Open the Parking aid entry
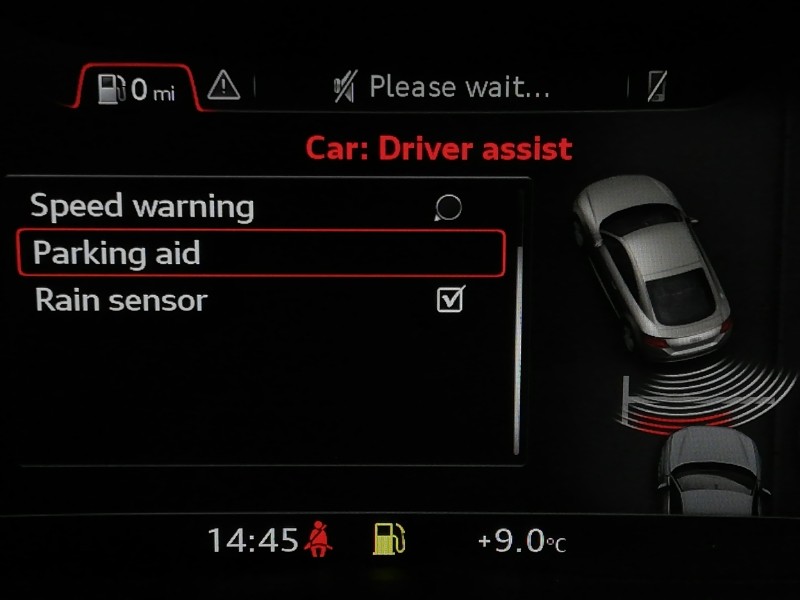The image size is (800, 600). tap(260, 253)
